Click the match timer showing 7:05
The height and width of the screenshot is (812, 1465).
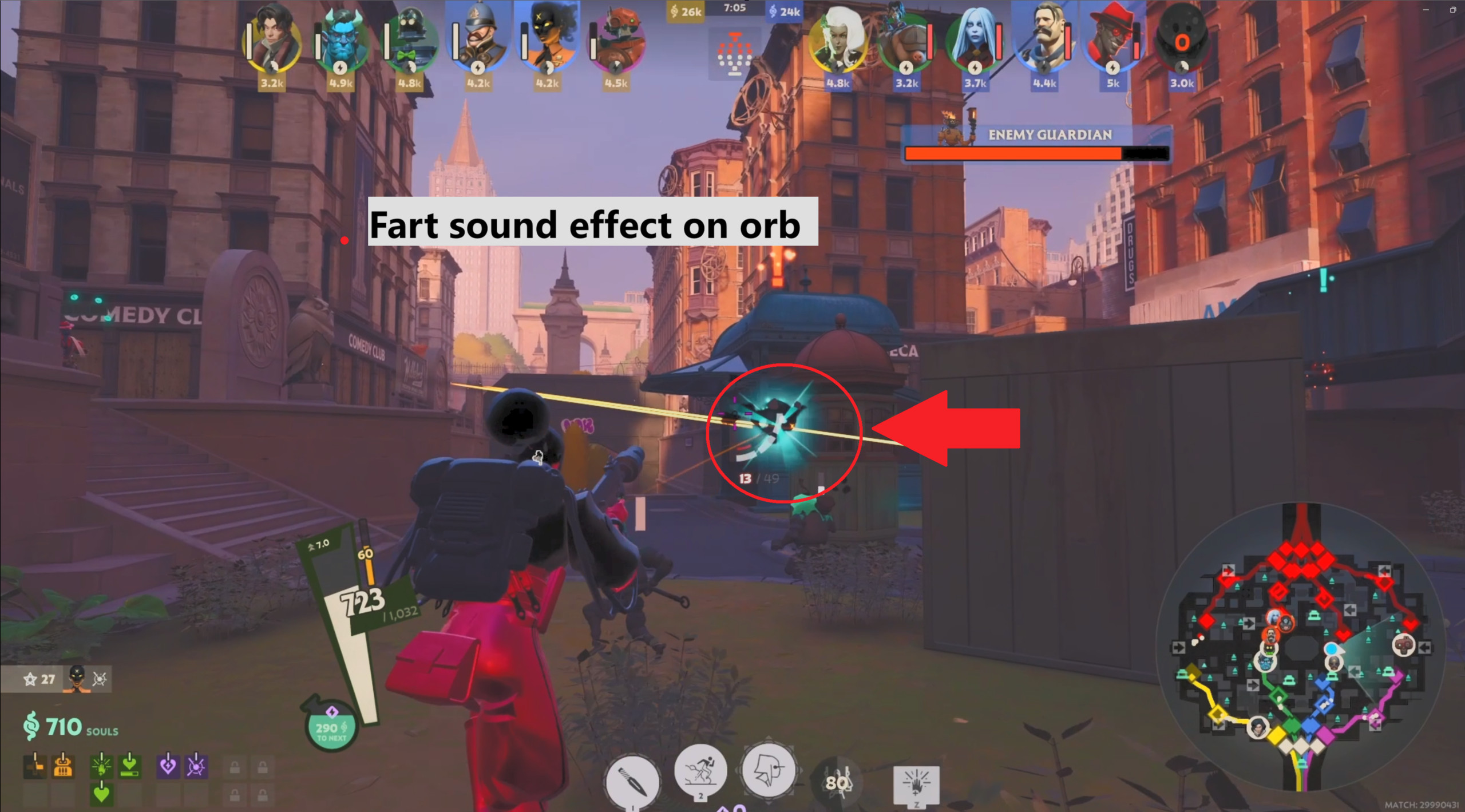pyautogui.click(x=734, y=8)
